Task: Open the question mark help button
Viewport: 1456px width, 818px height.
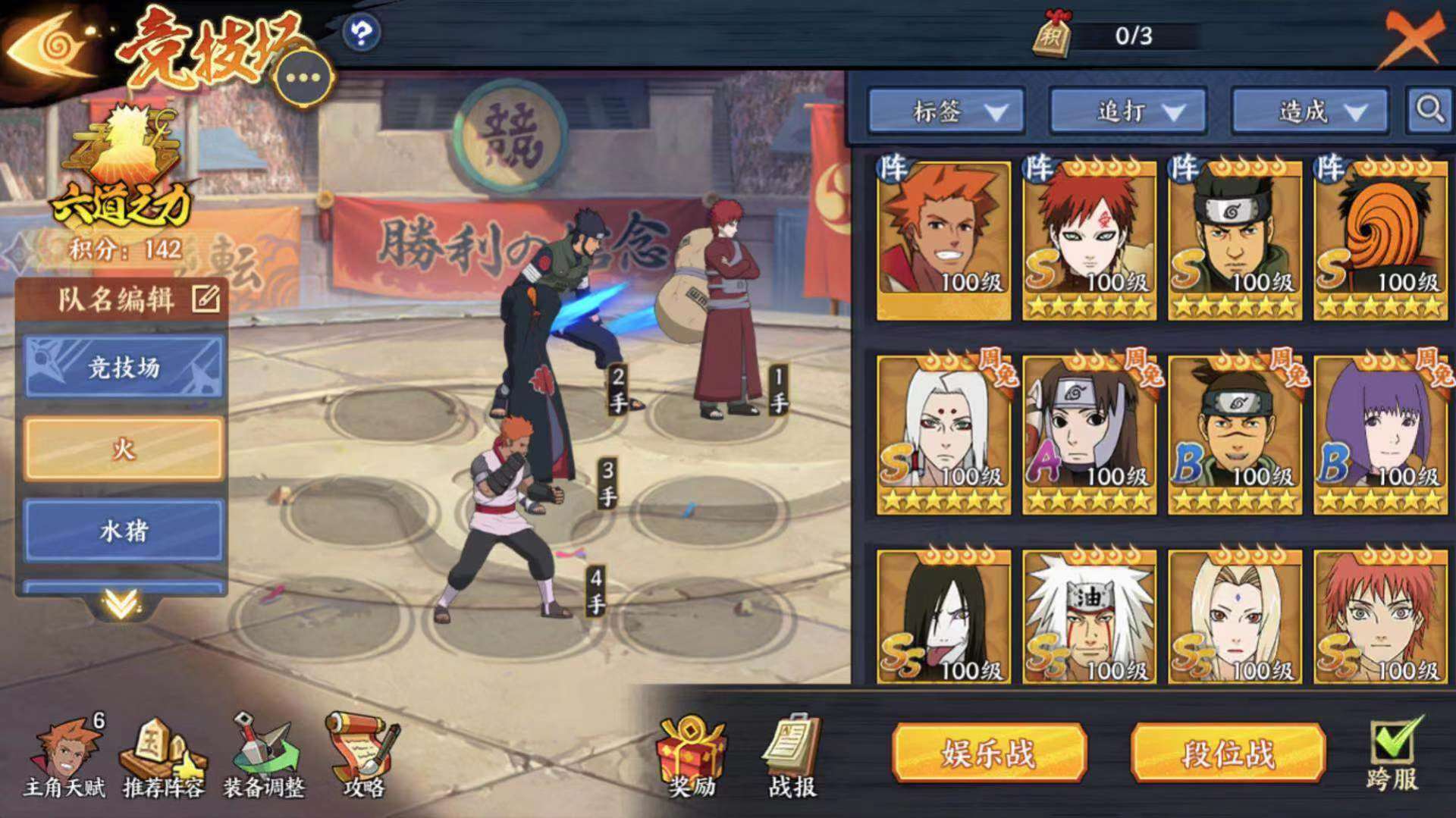Action: pos(361,33)
